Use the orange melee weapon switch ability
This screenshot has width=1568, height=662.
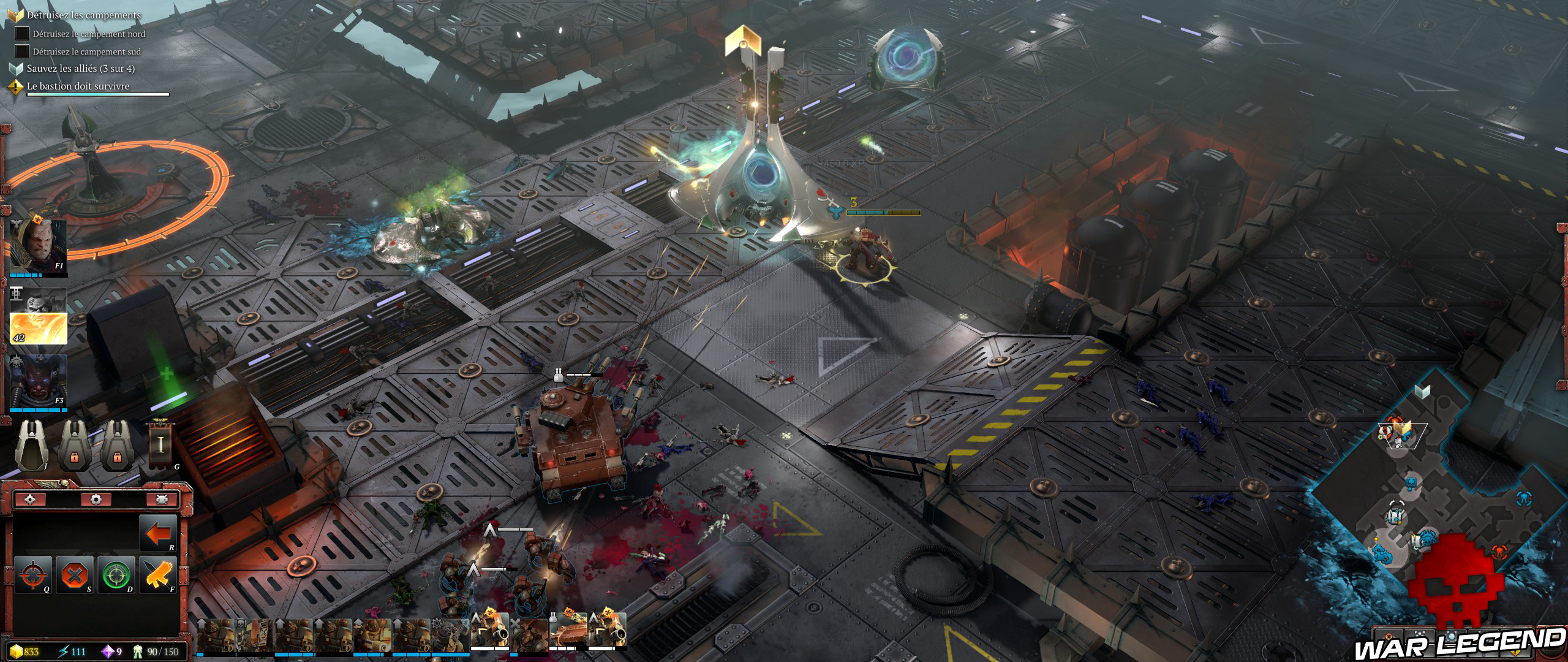click(x=157, y=576)
